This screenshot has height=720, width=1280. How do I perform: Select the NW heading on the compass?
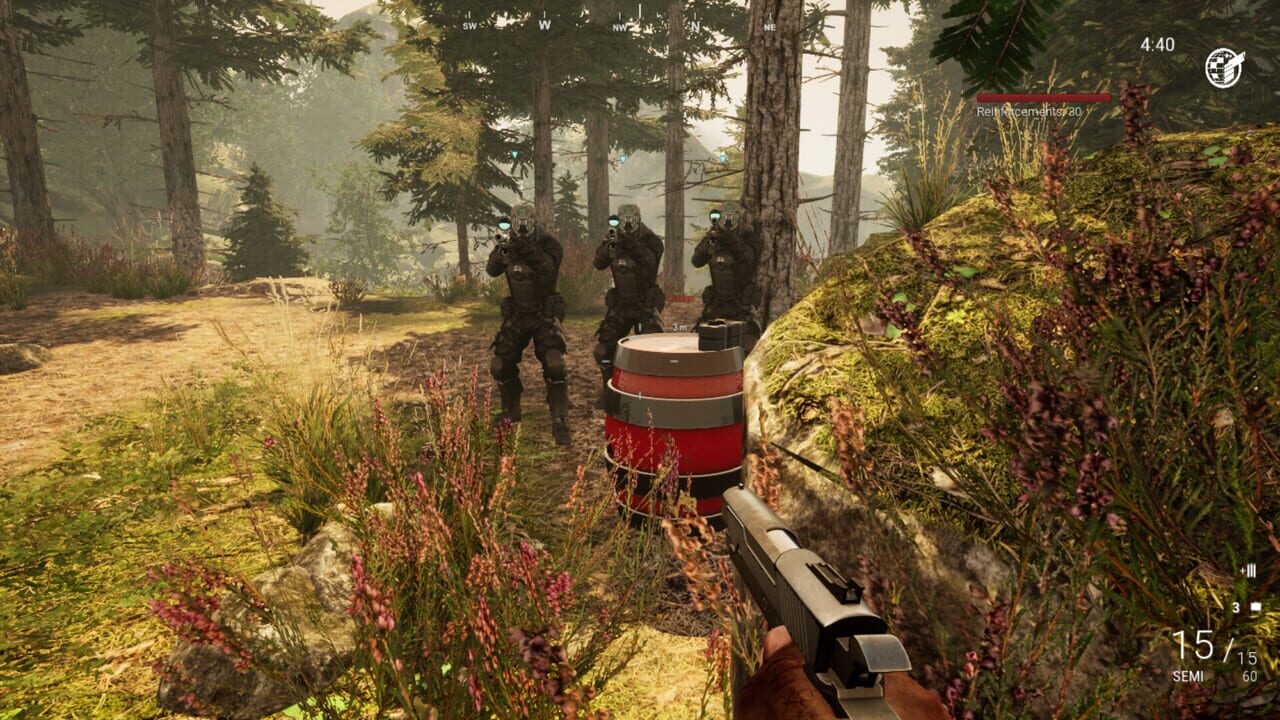pos(618,27)
